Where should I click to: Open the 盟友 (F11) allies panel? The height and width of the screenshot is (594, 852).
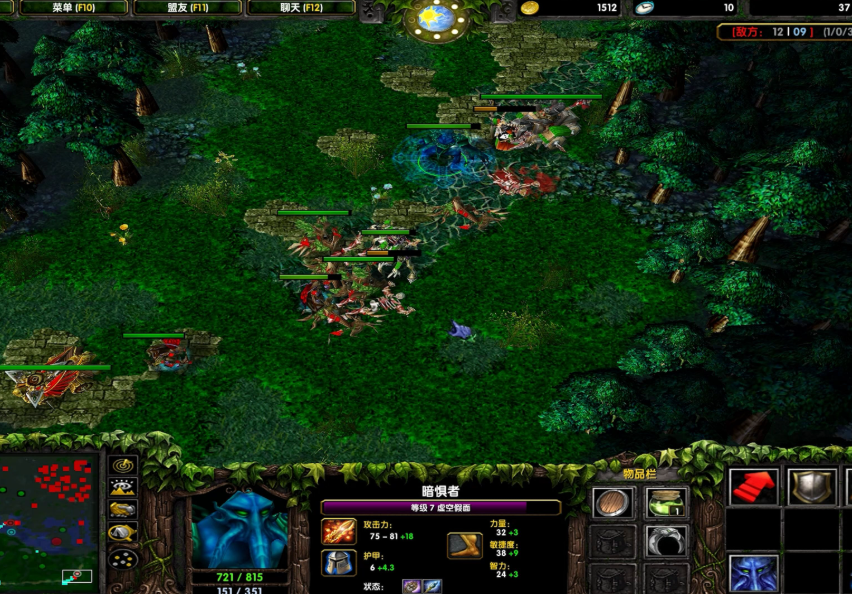coord(187,8)
